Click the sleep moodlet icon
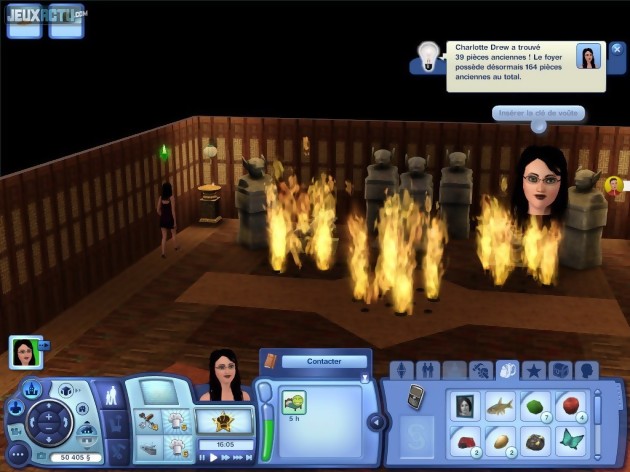630x472 pixels. [294, 403]
